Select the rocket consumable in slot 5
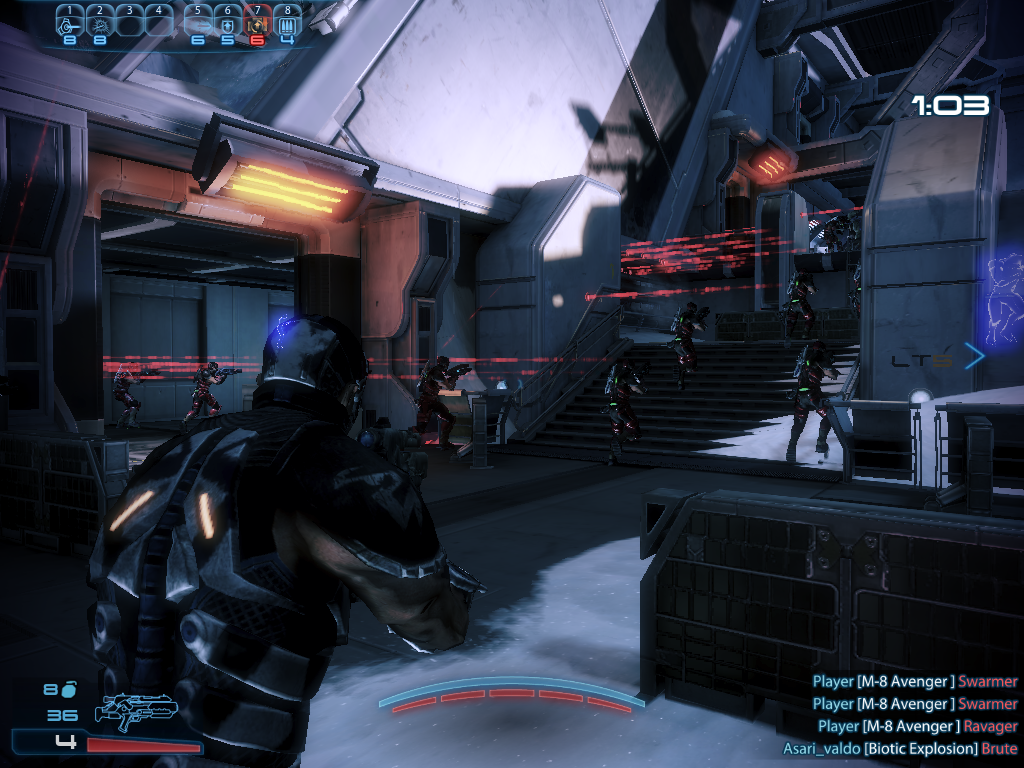Screen dimensions: 1024x768 pos(199,21)
